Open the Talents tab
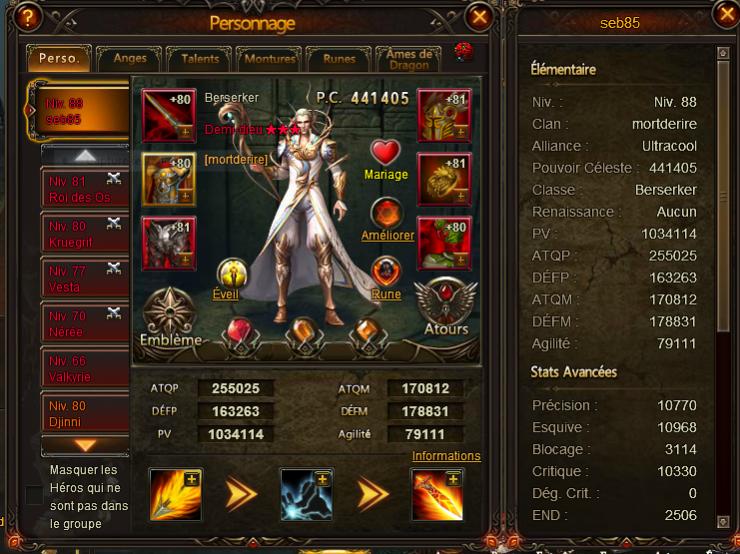The width and height of the screenshot is (740, 554). 198,59
